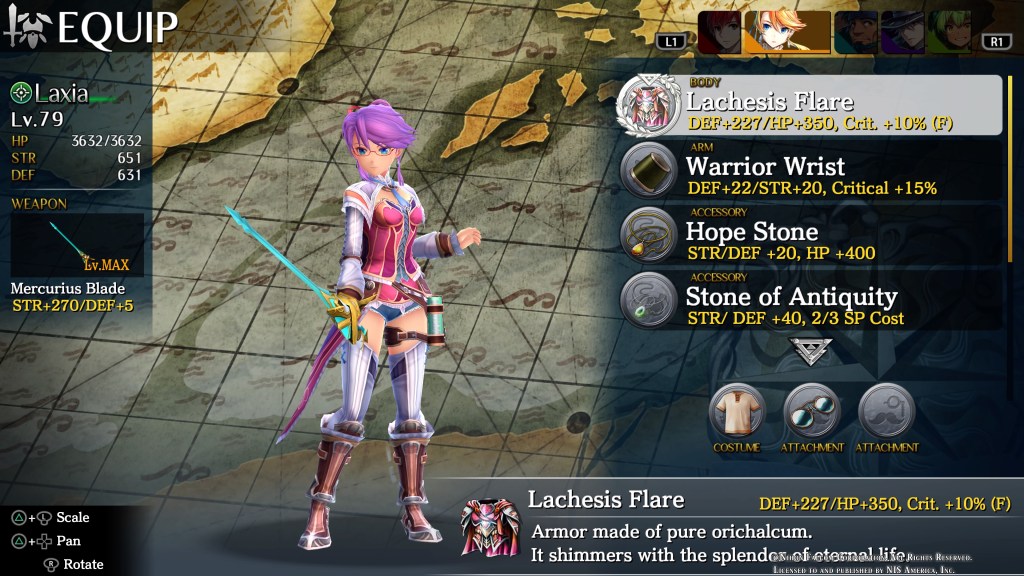Select the glasses attachment slot
1024x576 pixels.
811,410
